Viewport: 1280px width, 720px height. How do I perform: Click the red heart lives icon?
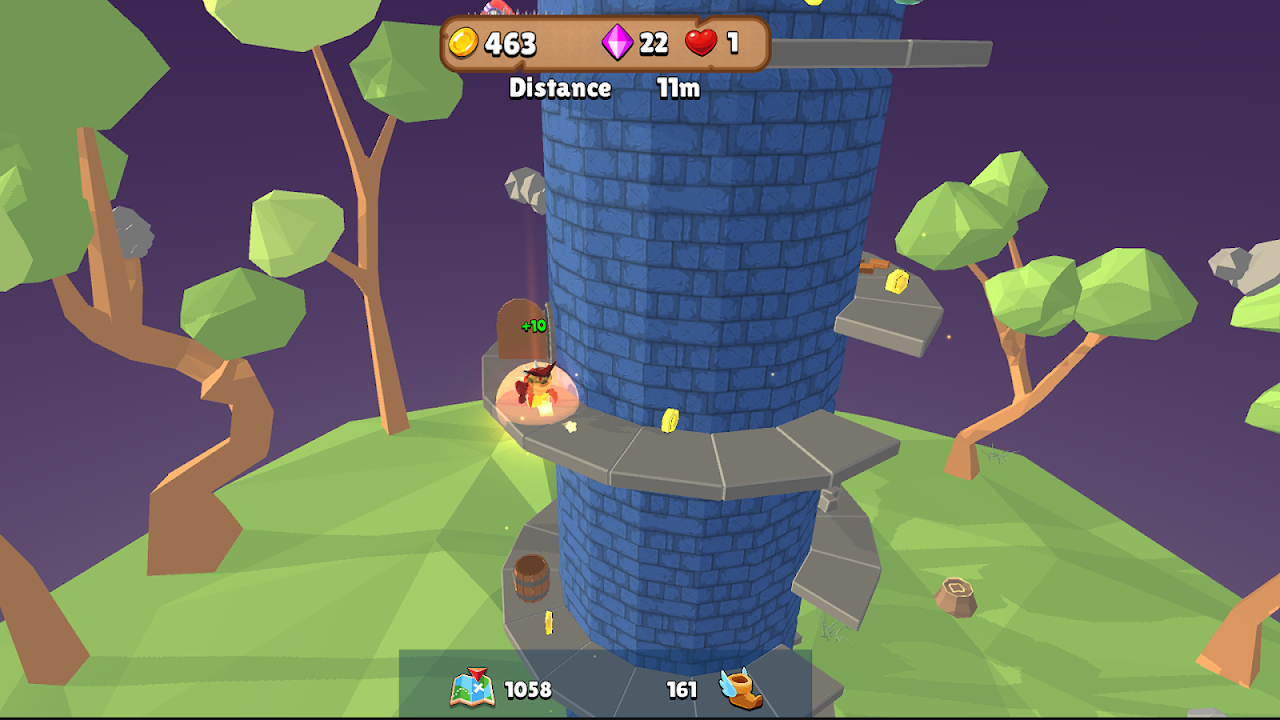click(701, 43)
